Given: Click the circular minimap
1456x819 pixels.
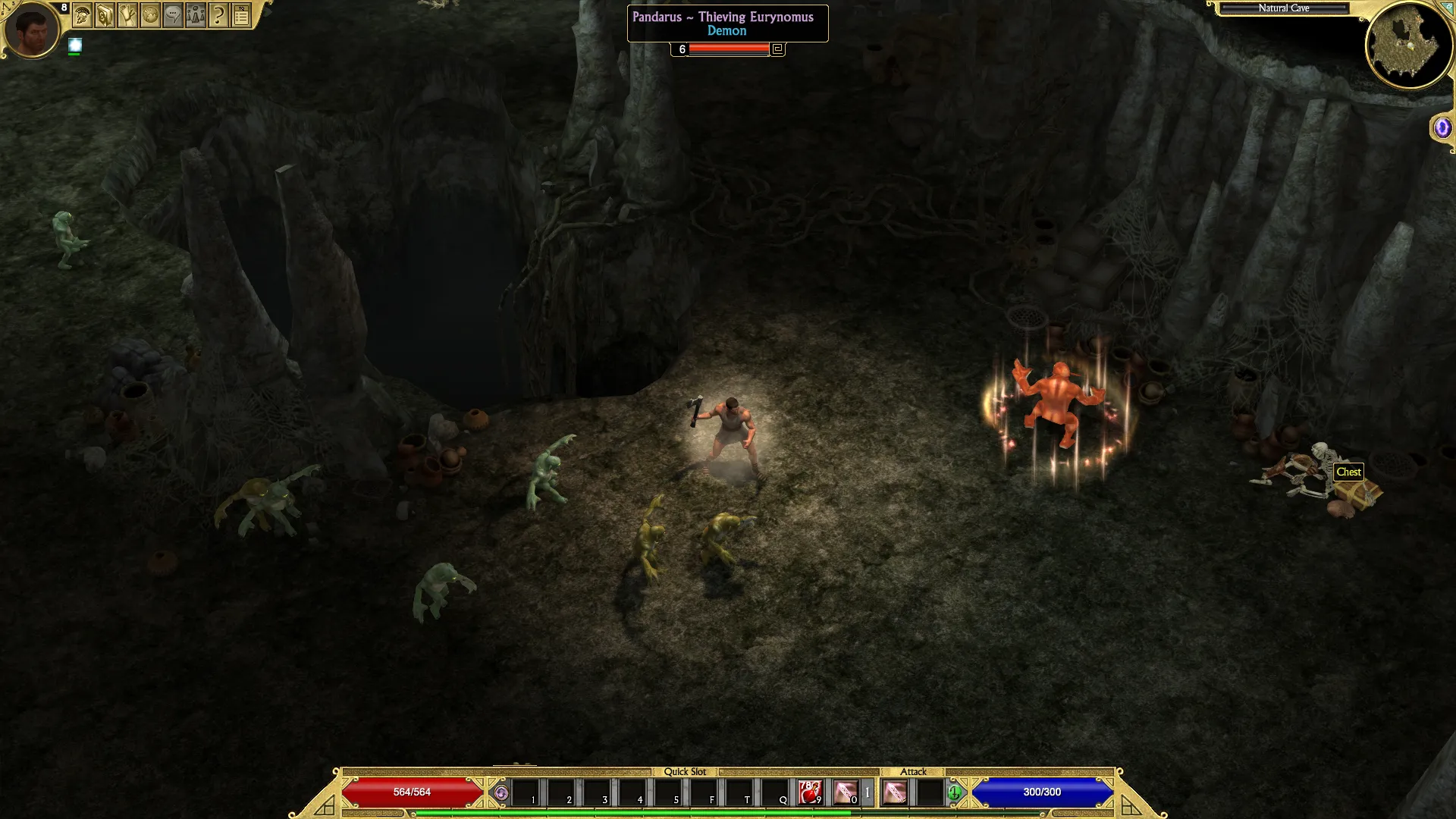Looking at the screenshot, I should [1408, 45].
